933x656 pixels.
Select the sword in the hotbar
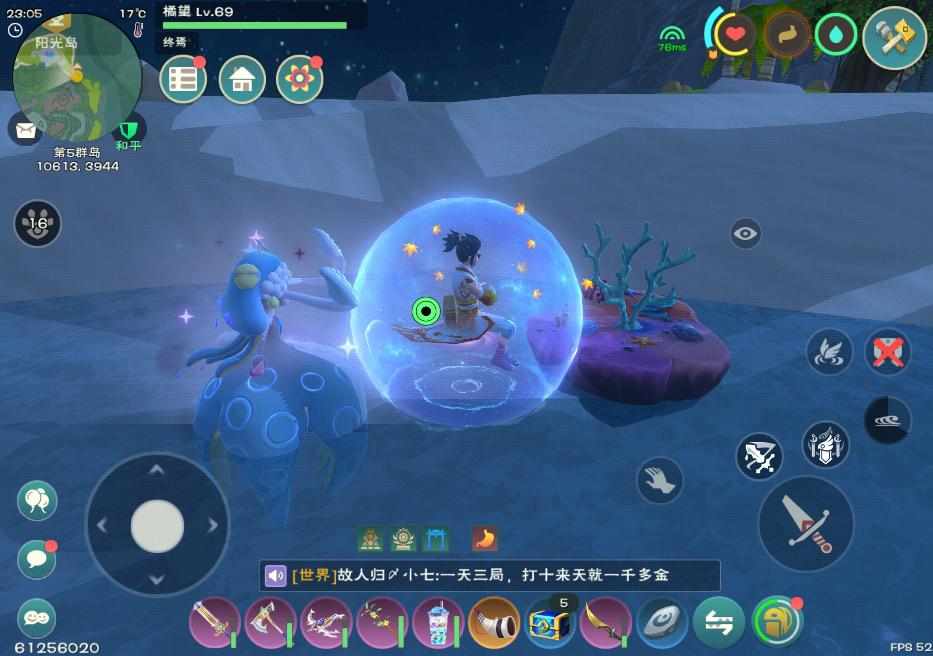click(x=214, y=622)
